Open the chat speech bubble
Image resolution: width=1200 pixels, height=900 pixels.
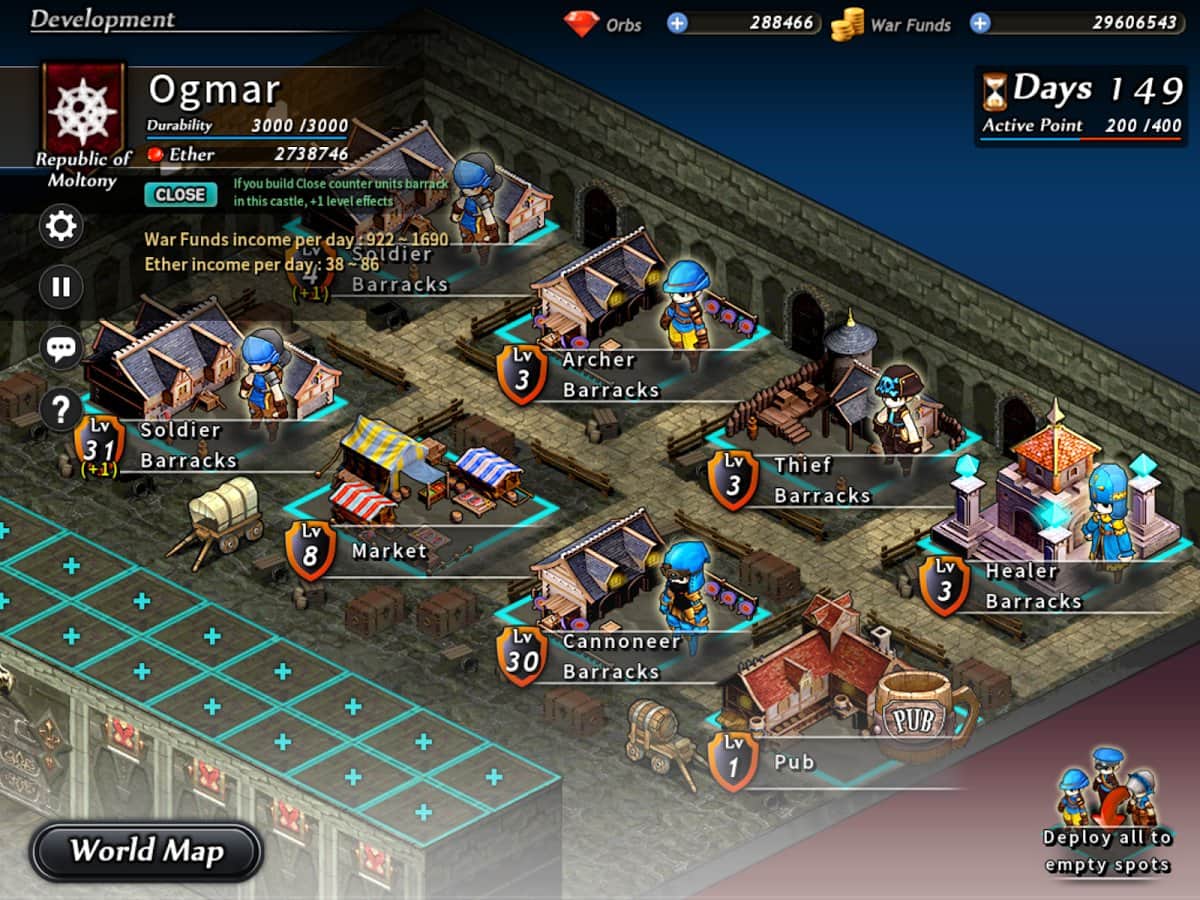(x=61, y=348)
